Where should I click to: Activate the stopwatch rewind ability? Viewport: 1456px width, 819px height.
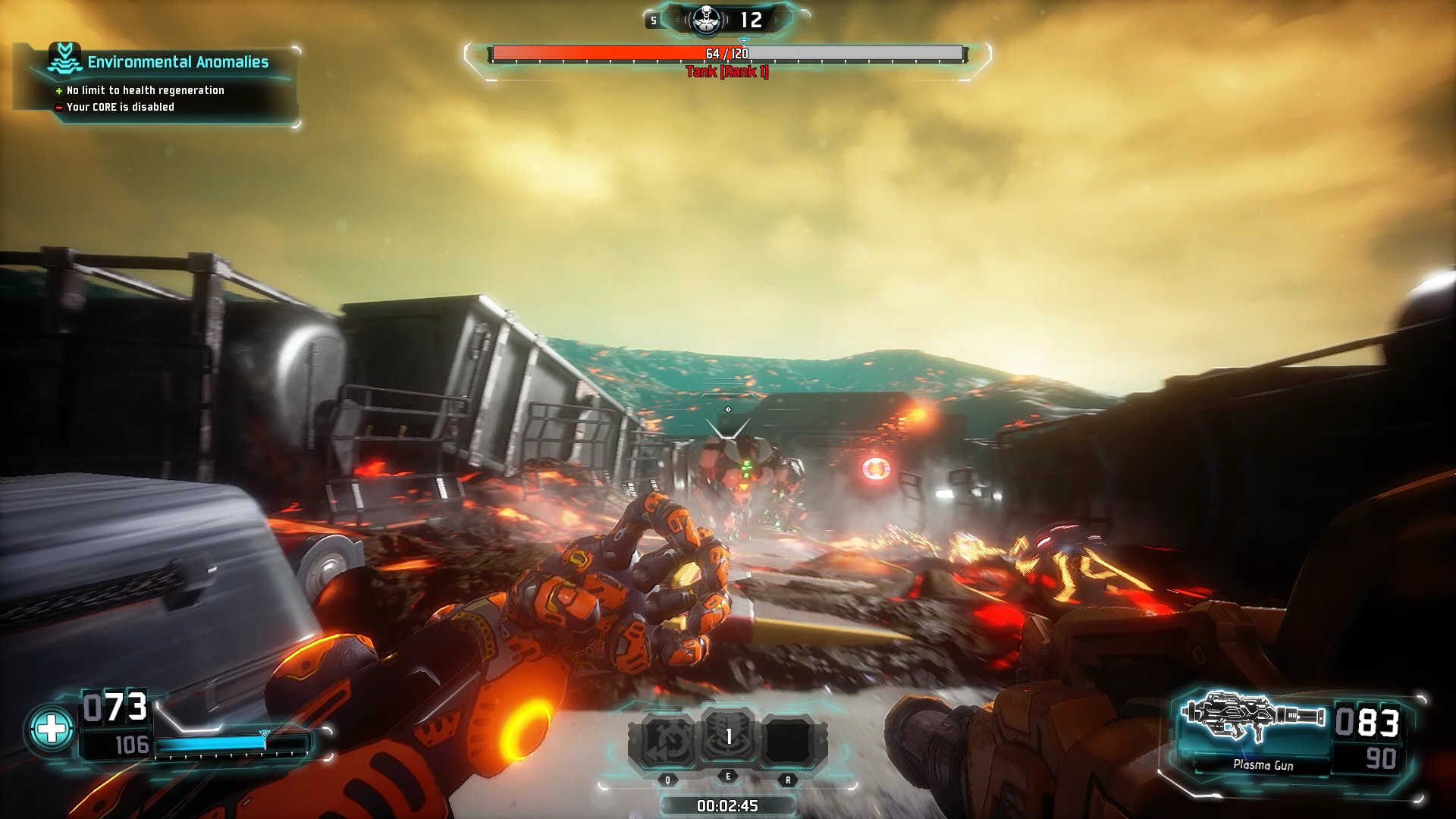point(668,739)
